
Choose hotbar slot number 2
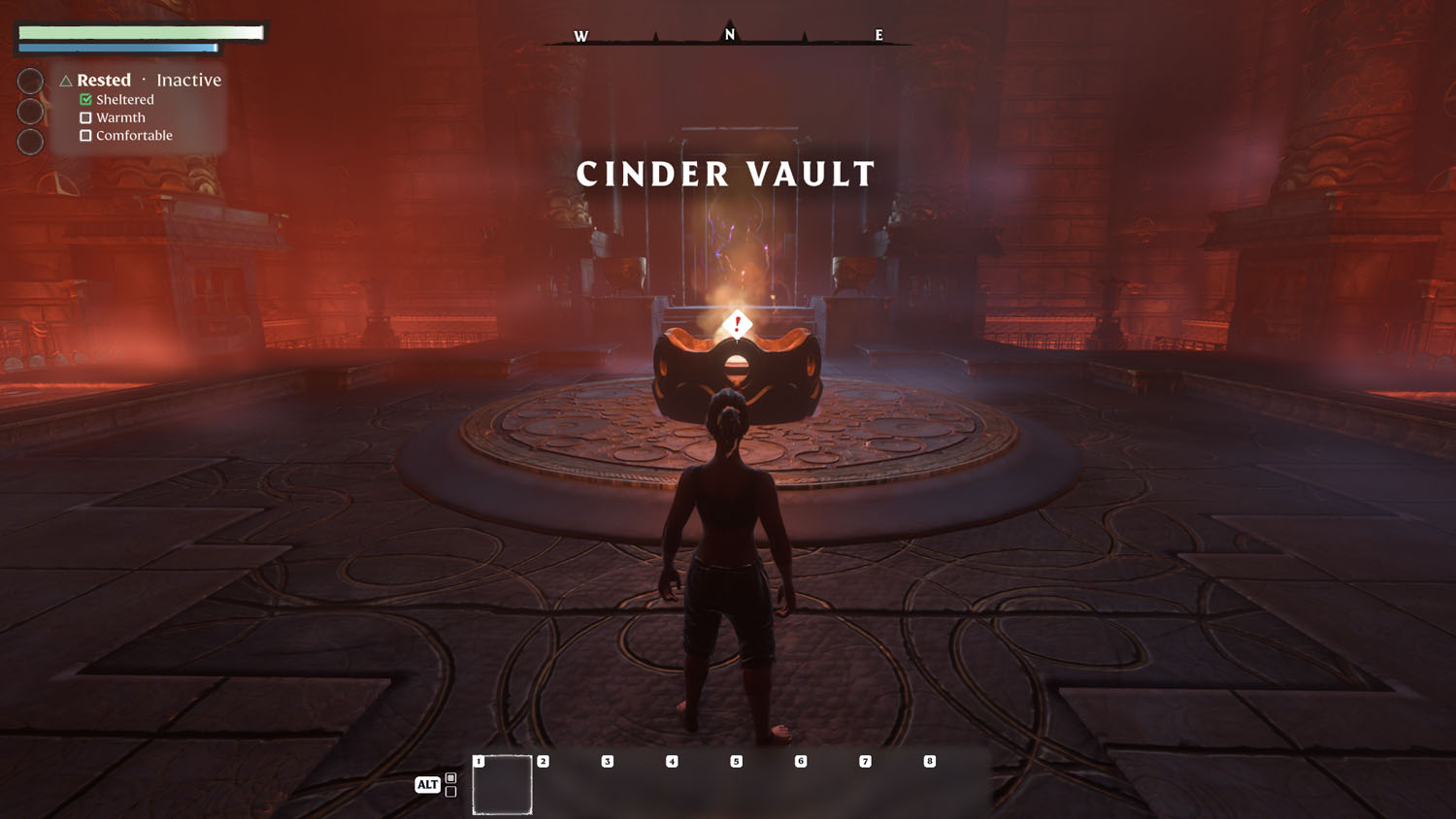(x=566, y=784)
